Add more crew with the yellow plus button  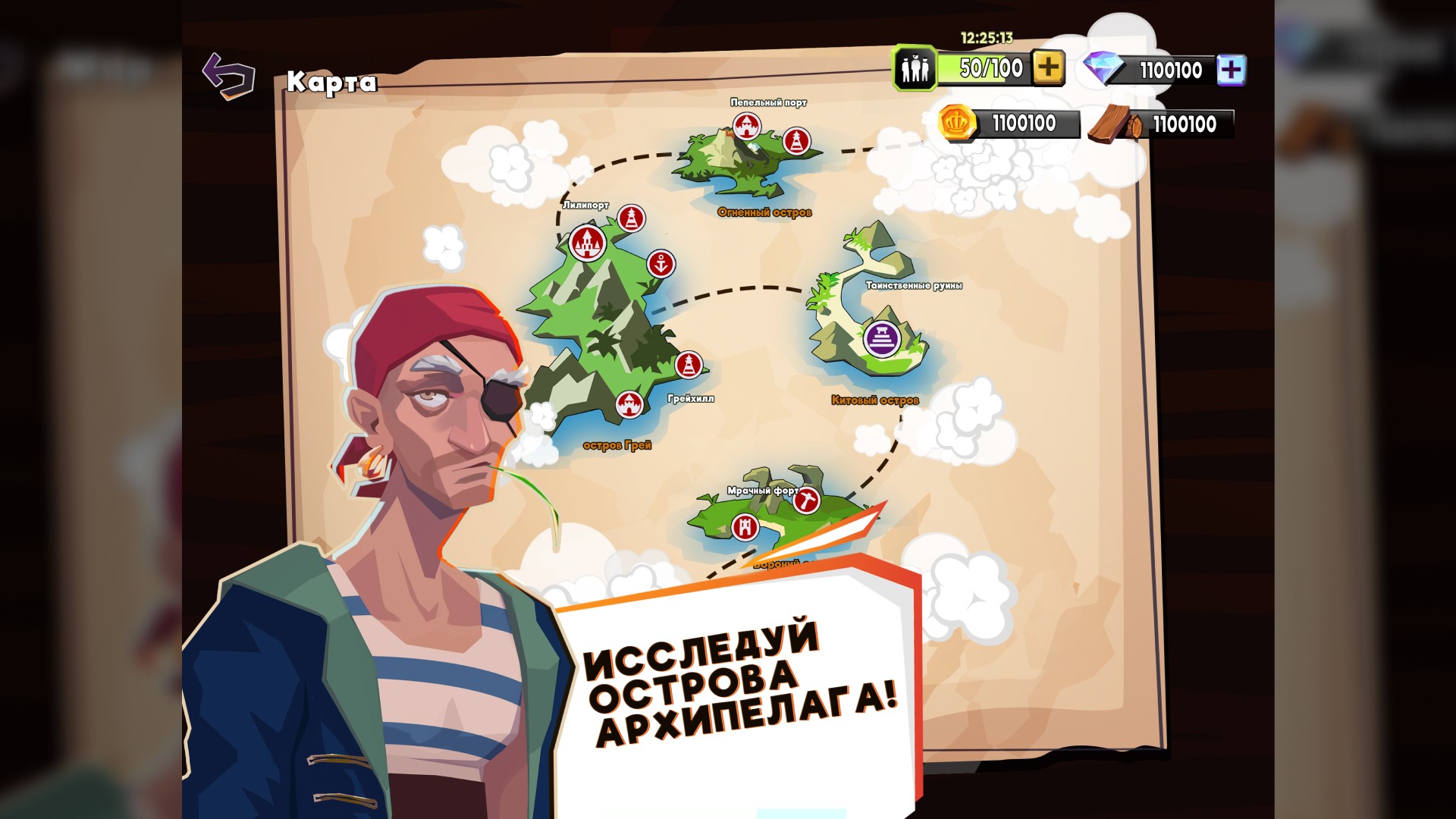1048,68
